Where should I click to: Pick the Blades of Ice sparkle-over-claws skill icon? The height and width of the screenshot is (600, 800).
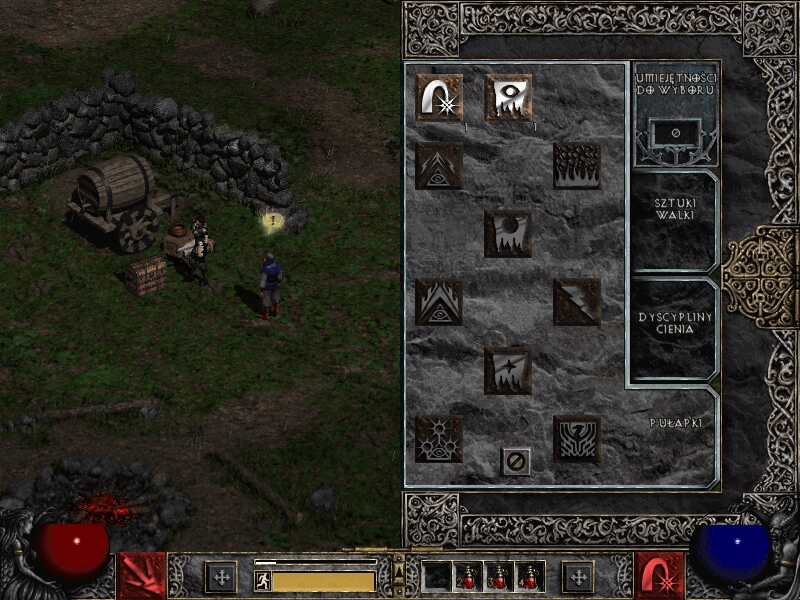(508, 370)
